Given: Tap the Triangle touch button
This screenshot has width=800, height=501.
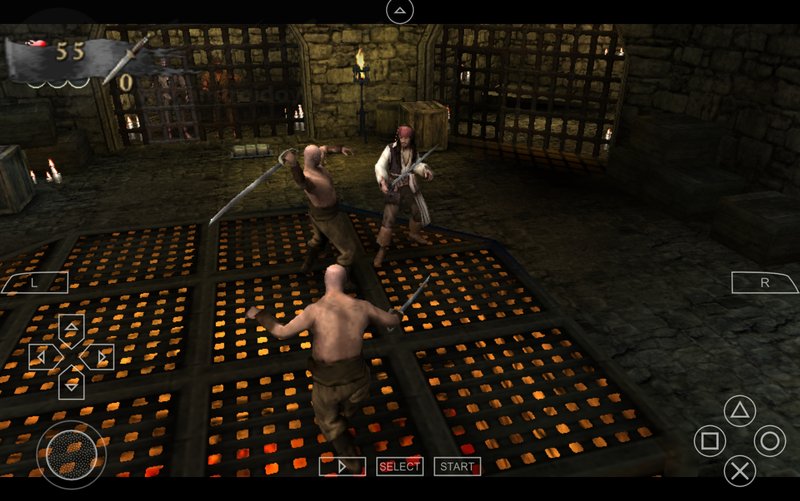Looking at the screenshot, I should click(x=739, y=411).
